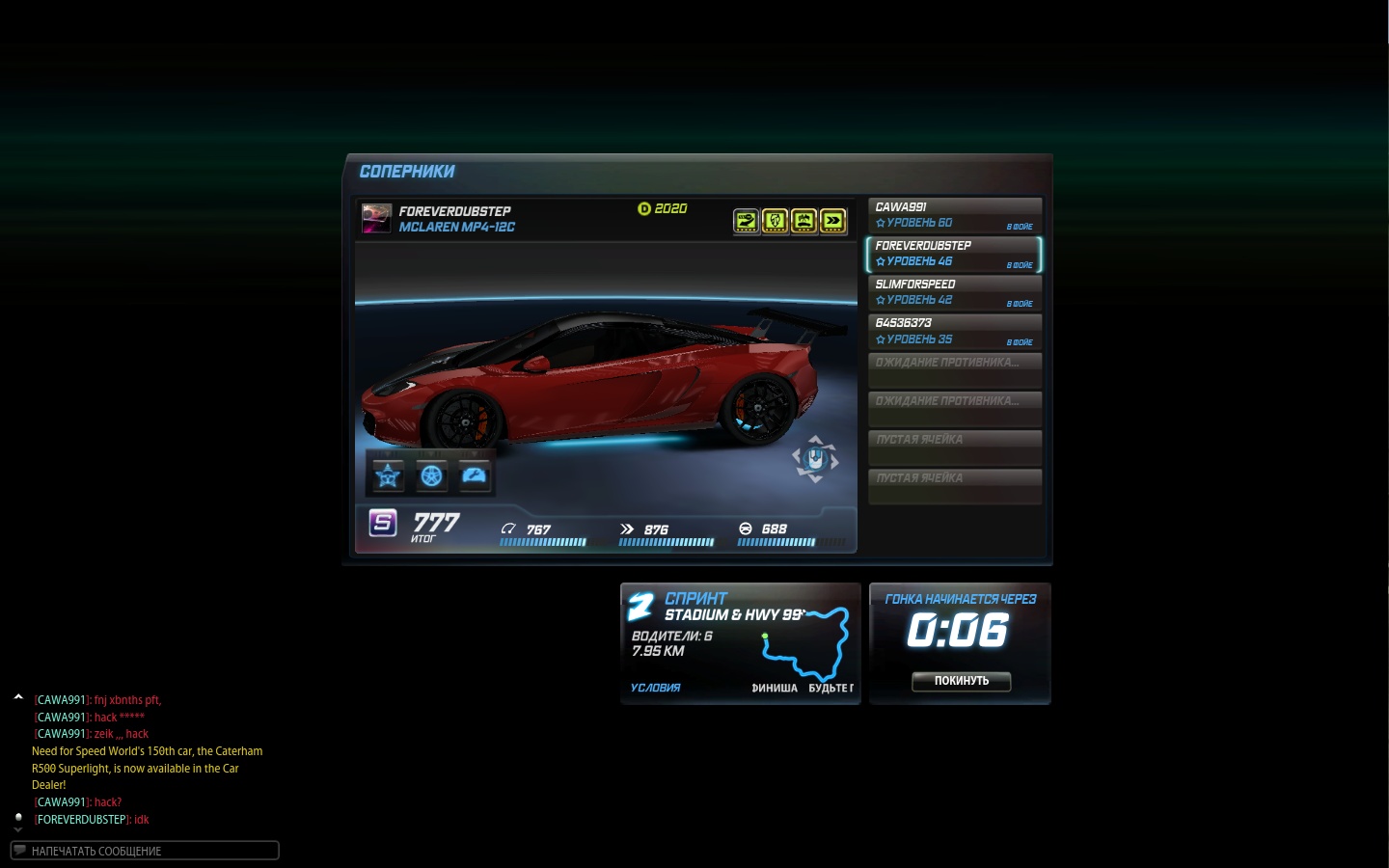
Task: Select player 64536373 in the list
Action: point(954,331)
